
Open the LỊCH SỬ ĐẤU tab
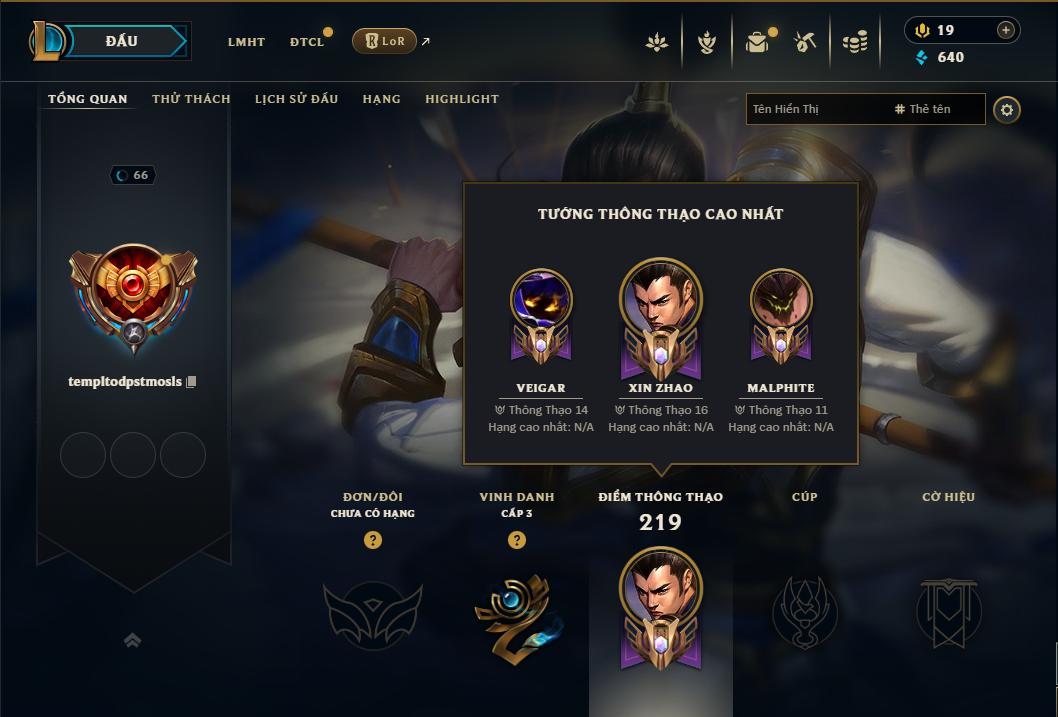[x=296, y=99]
